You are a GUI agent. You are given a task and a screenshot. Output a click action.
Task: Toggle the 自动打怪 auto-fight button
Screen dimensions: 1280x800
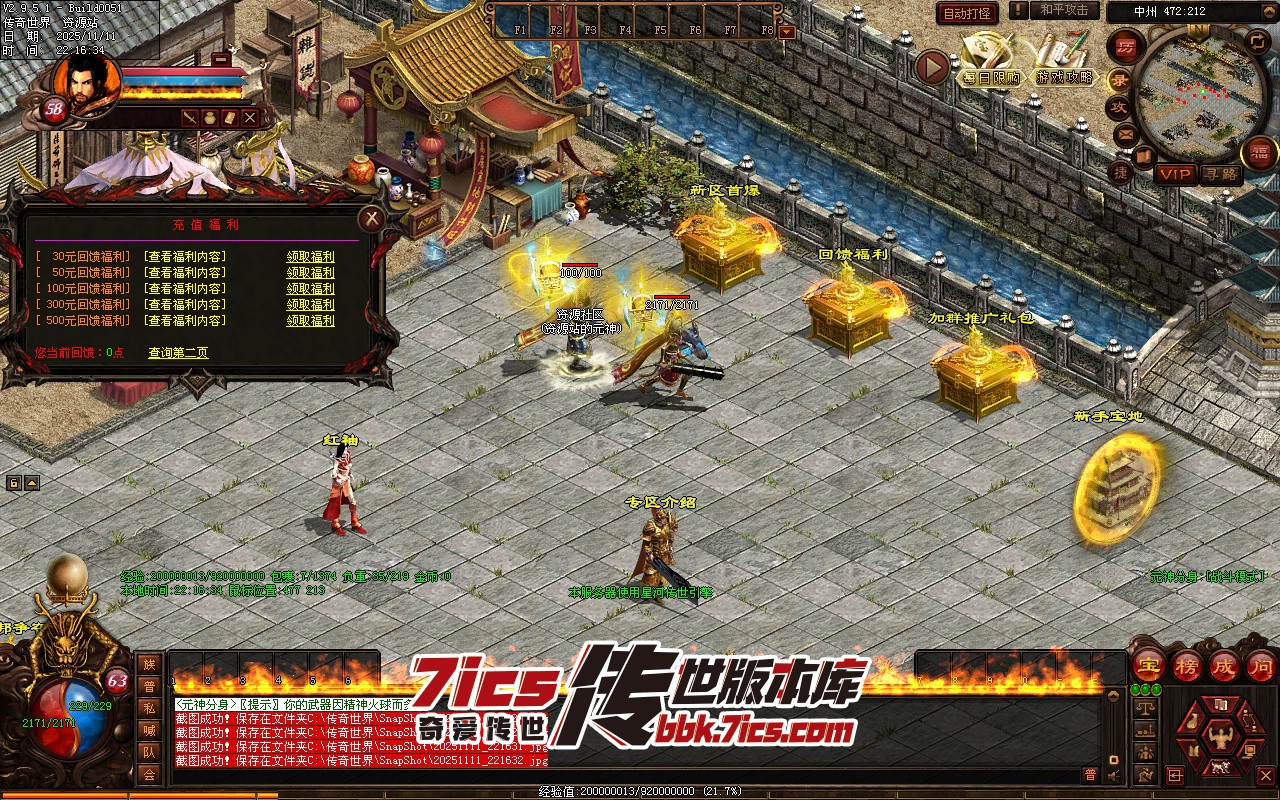pyautogui.click(x=967, y=13)
